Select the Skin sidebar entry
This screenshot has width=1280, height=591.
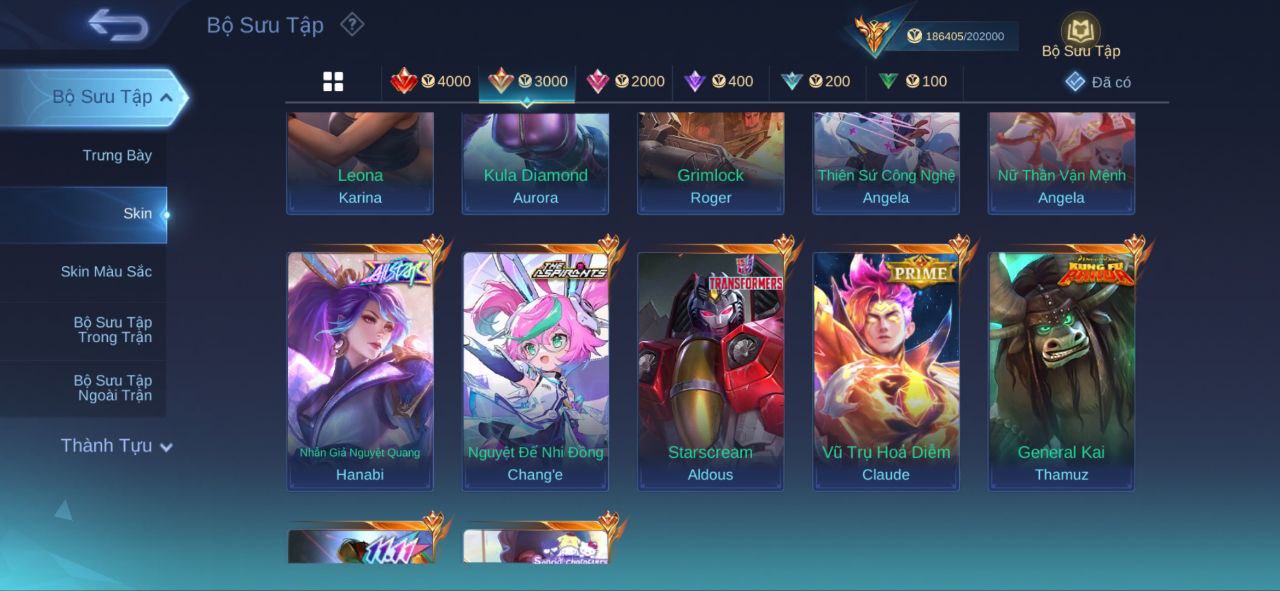pyautogui.click(x=137, y=214)
